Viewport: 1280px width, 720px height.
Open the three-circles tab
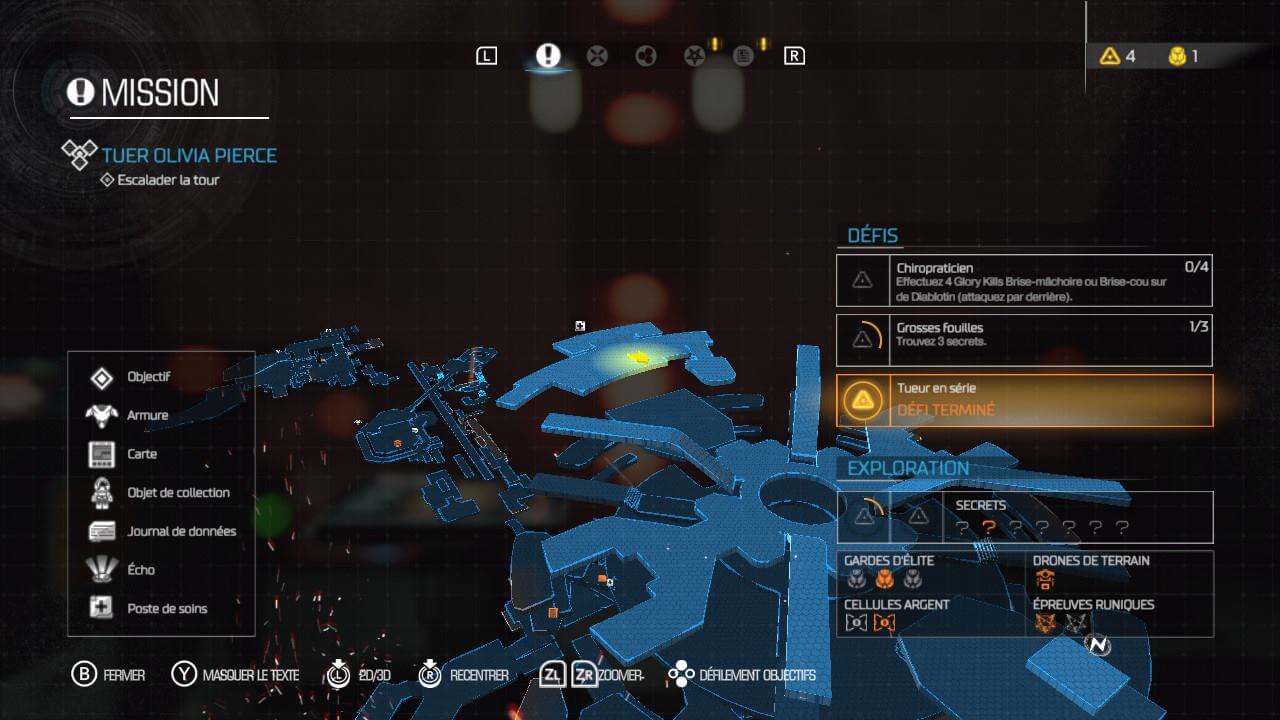point(646,56)
